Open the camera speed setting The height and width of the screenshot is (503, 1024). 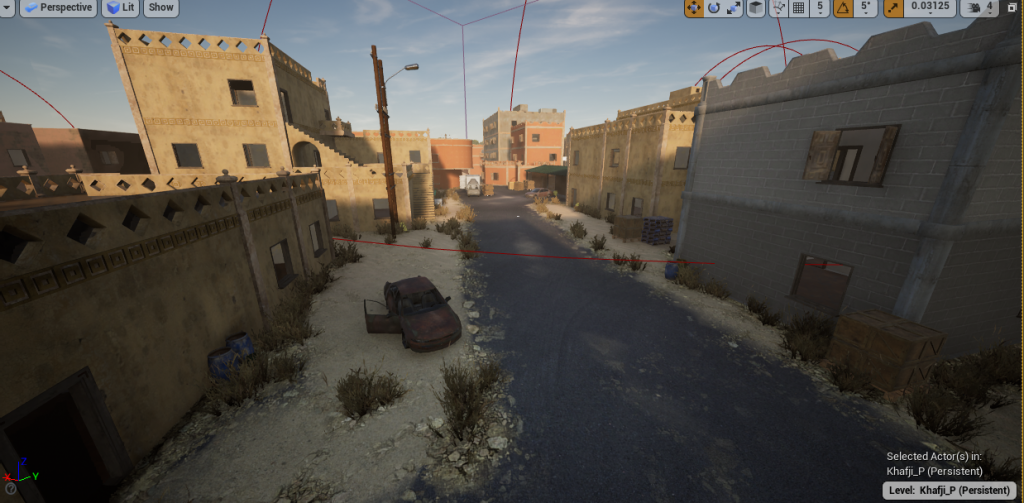[979, 8]
